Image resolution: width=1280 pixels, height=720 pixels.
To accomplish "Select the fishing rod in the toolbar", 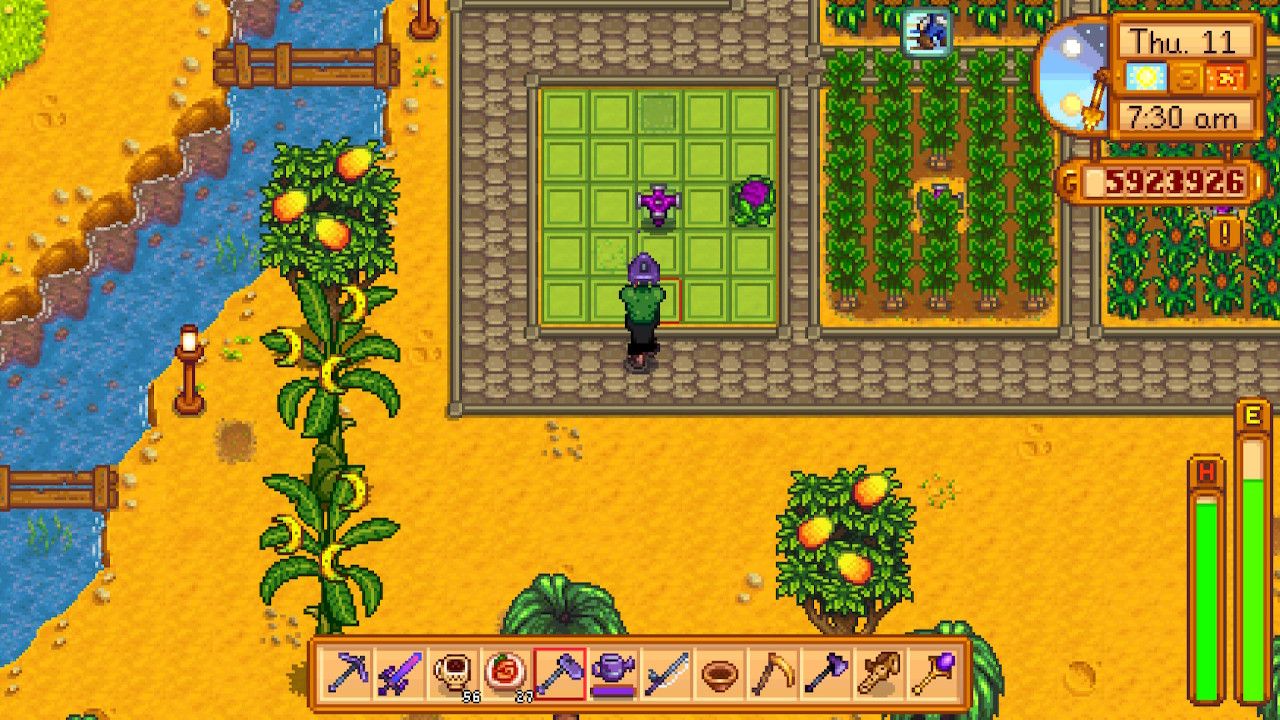I will 662,672.
